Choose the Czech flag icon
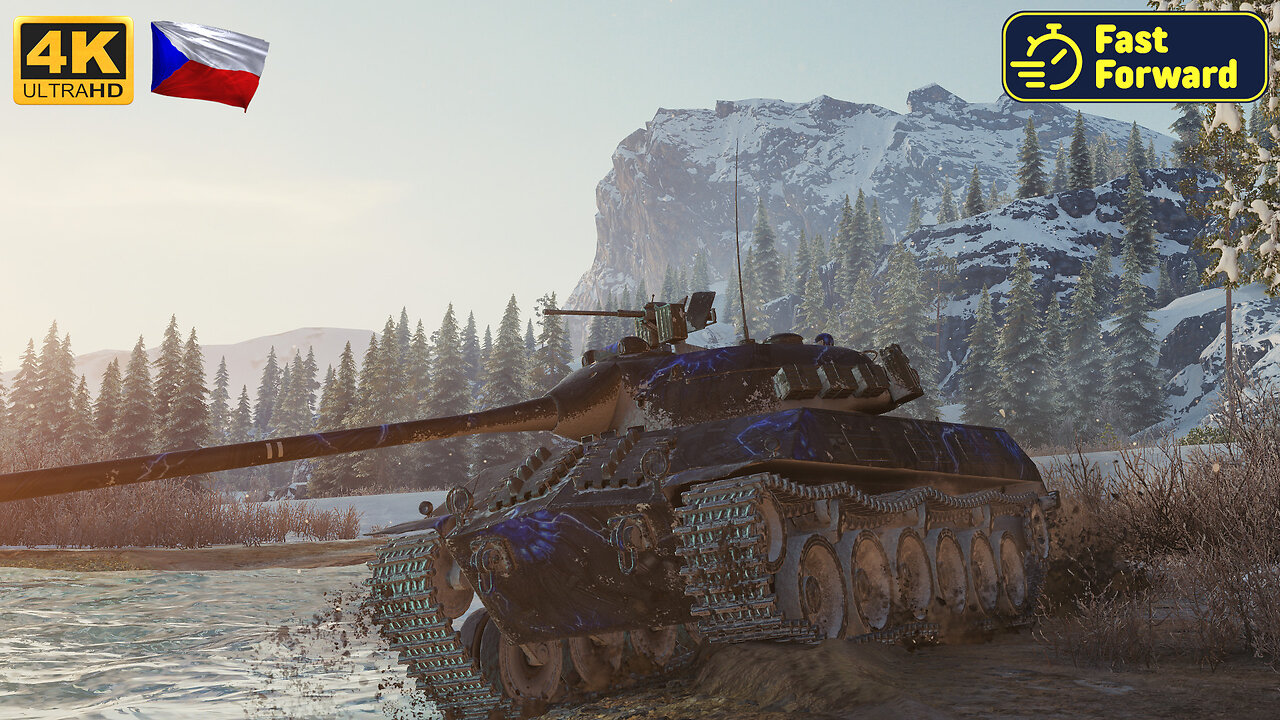This screenshot has height=720, width=1280. [x=209, y=64]
